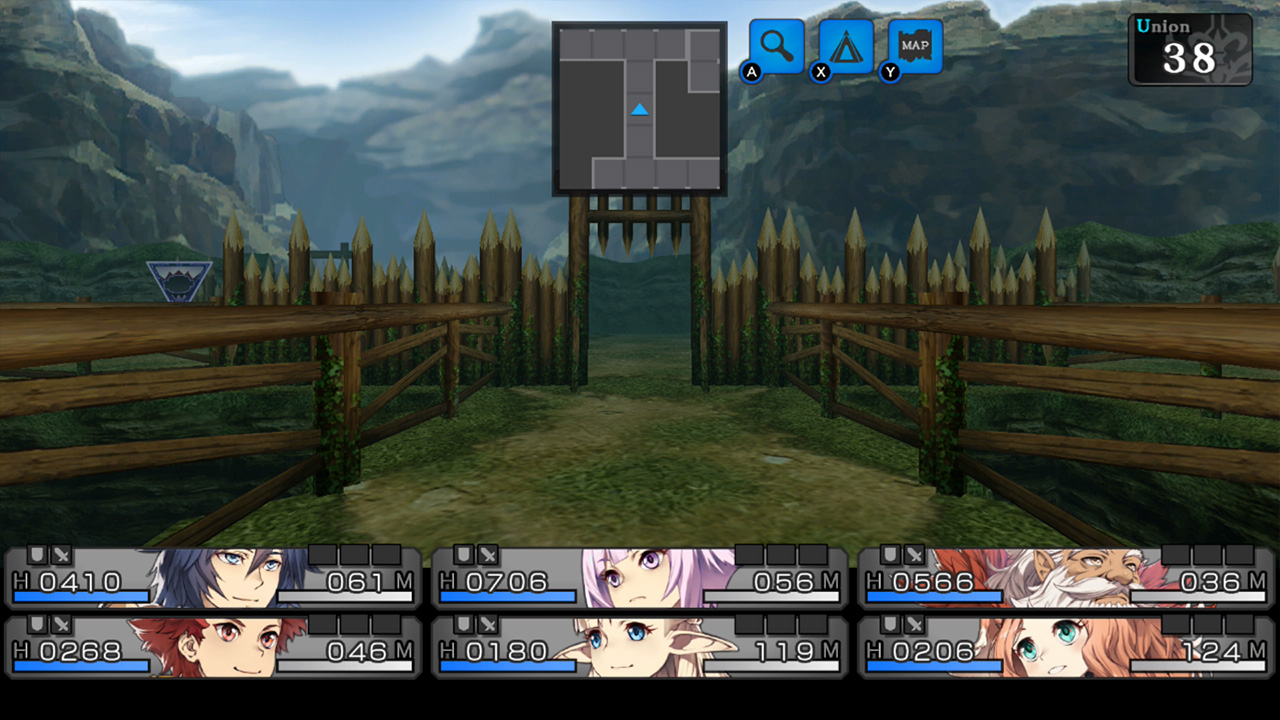Toggle the first buff slot on the blue-haired hero
This screenshot has width=1280, height=720.
[322, 552]
